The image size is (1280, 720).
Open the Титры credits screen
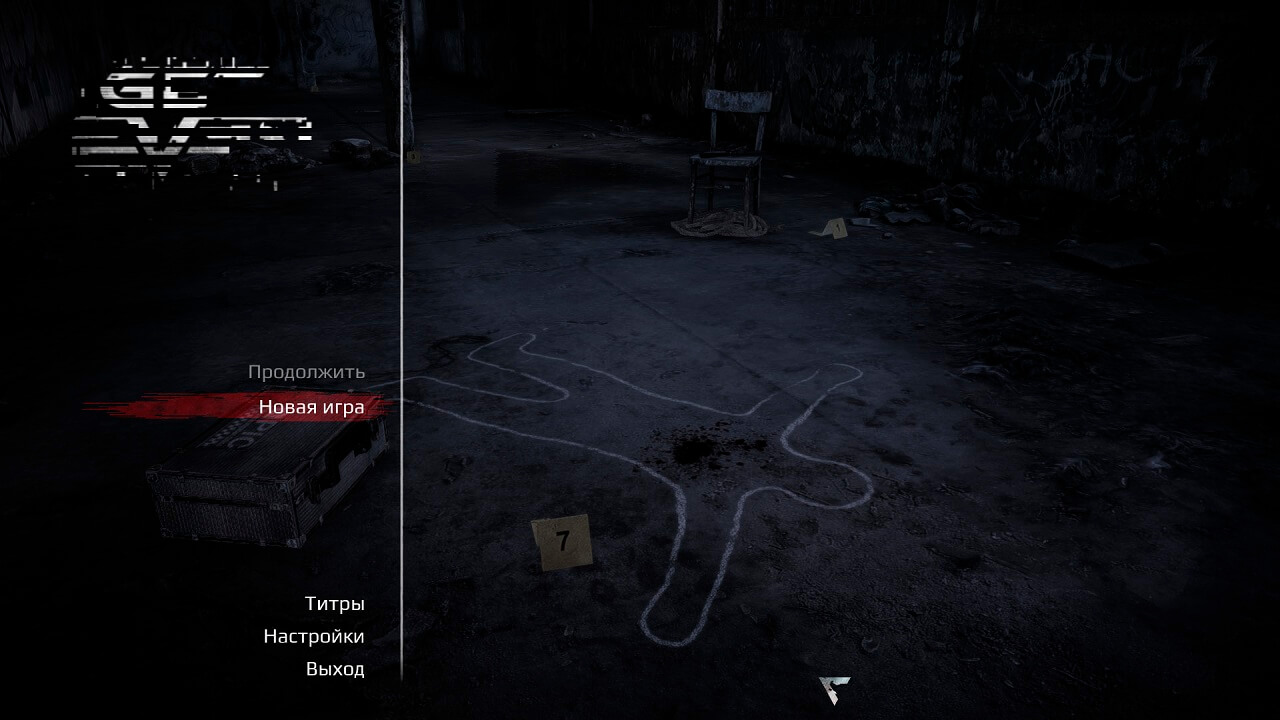tap(334, 604)
